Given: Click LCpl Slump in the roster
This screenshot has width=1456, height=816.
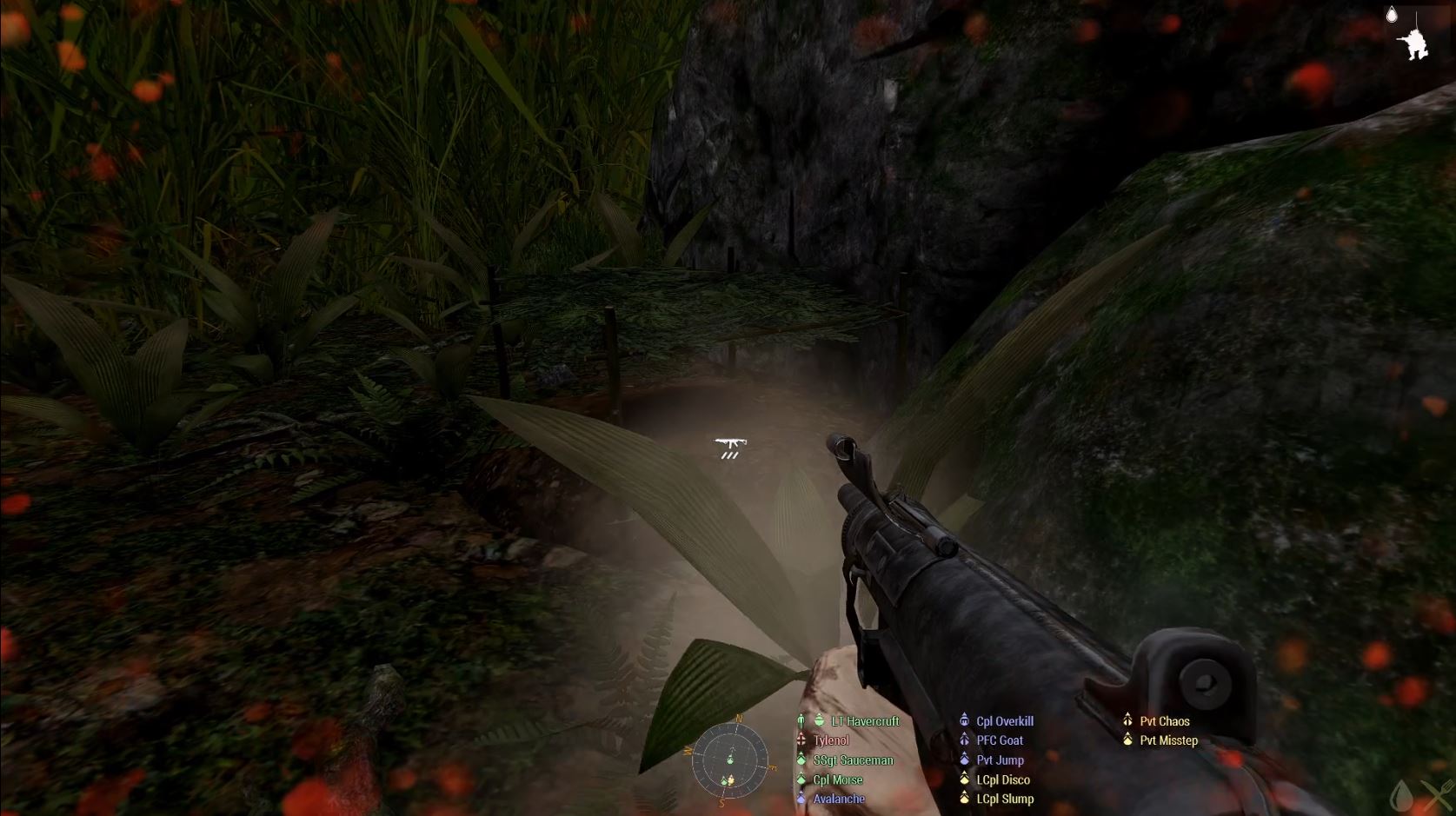Looking at the screenshot, I should (x=1004, y=799).
